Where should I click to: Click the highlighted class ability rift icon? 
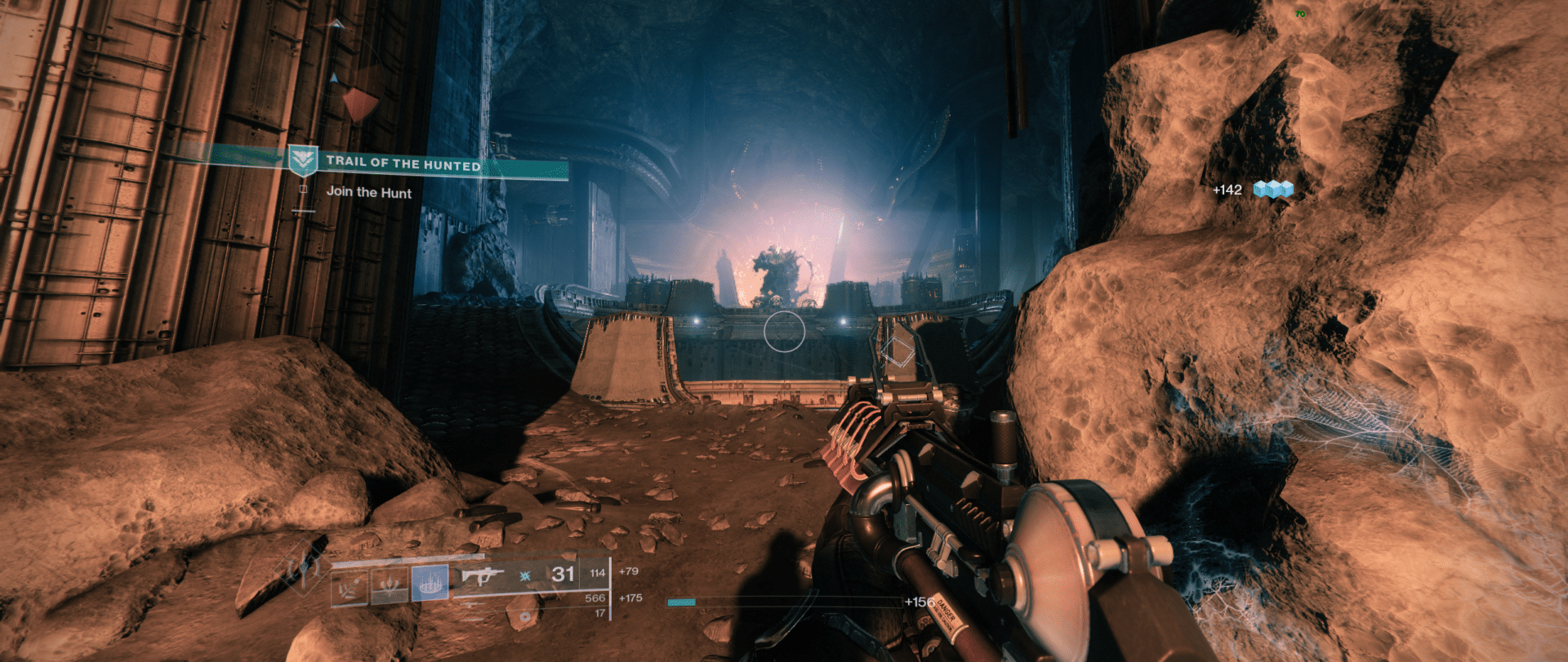430,584
